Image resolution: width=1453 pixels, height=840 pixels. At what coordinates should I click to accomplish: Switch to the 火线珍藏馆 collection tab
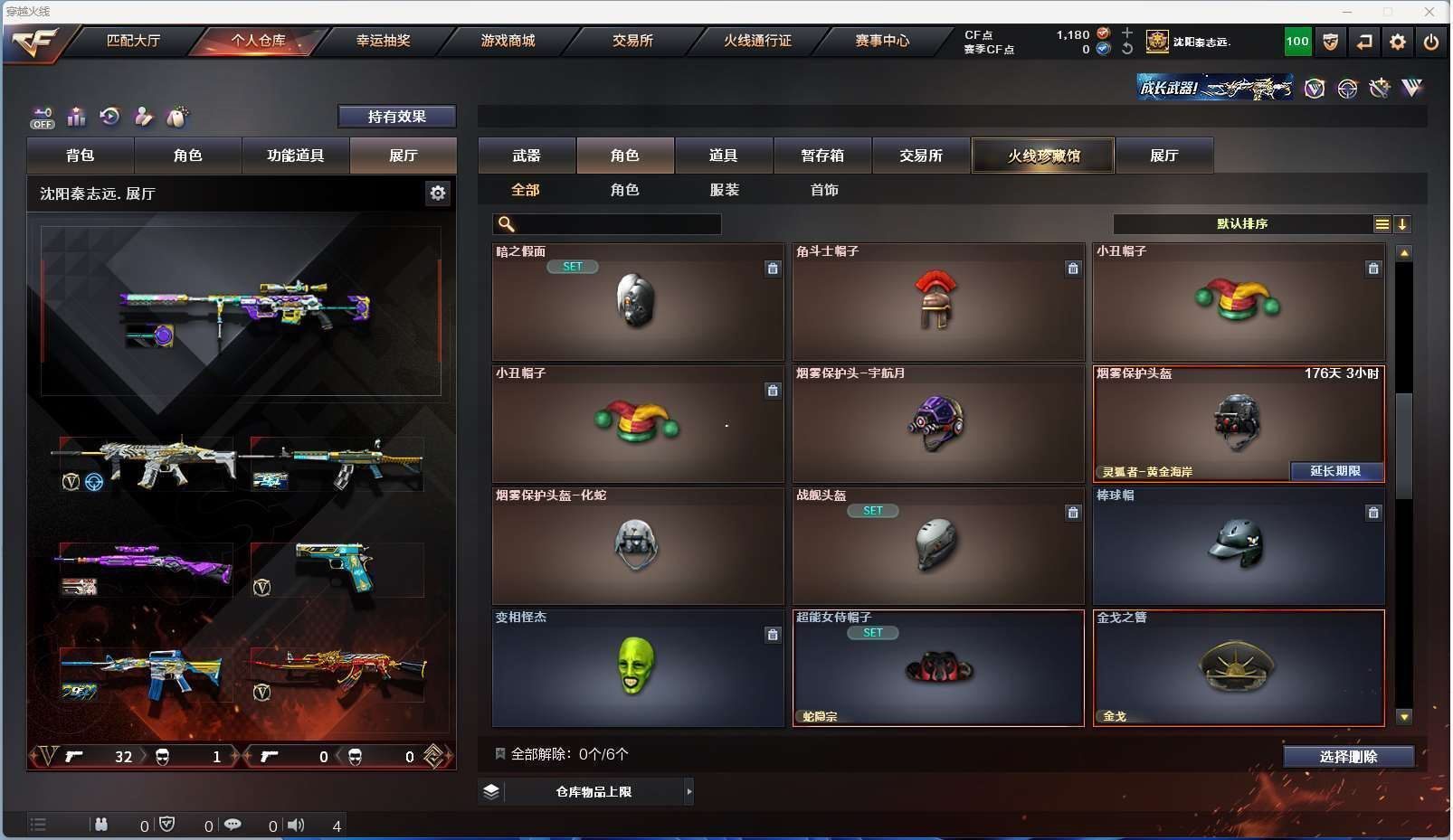pyautogui.click(x=1043, y=156)
